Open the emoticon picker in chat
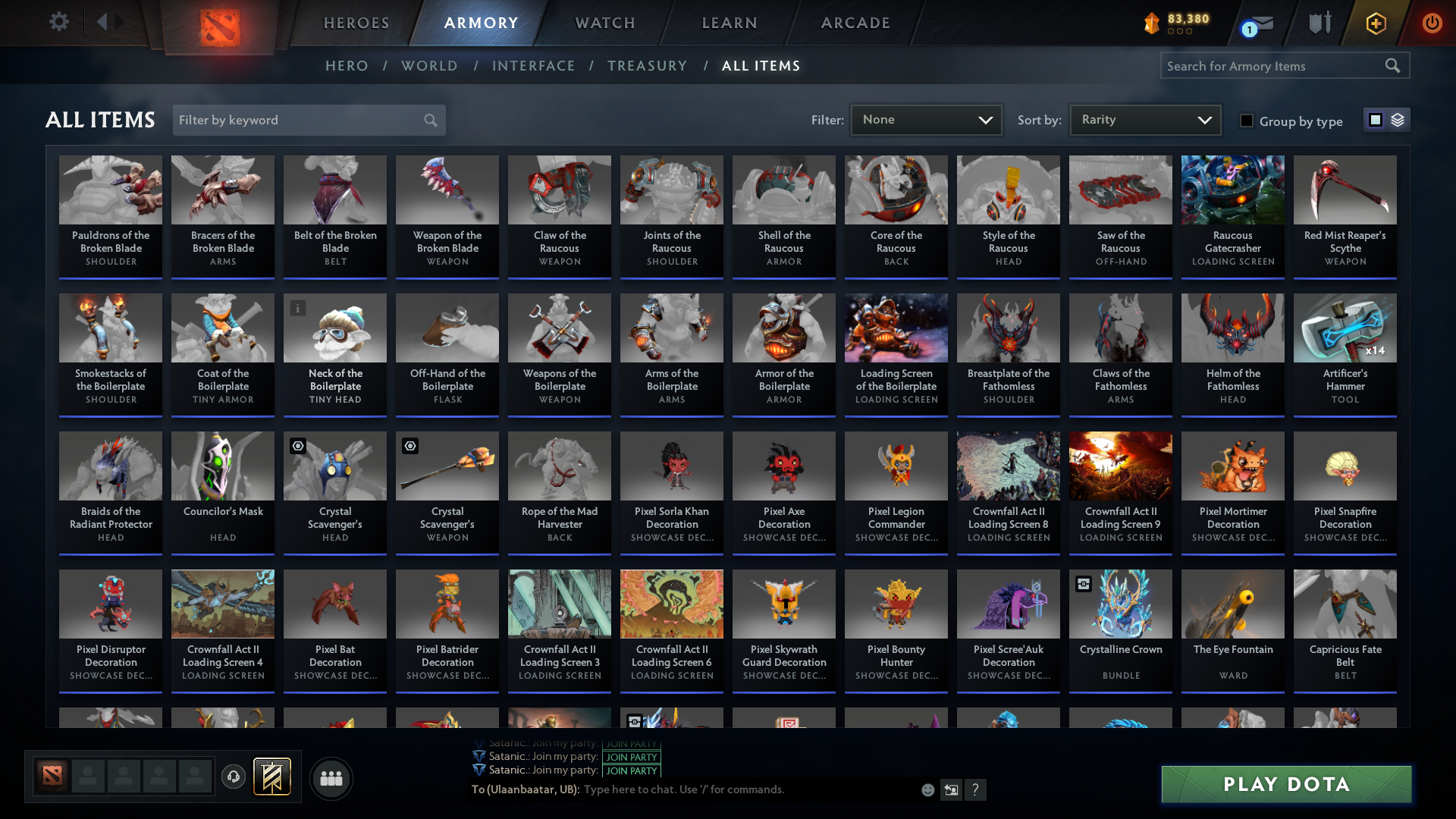Image resolution: width=1456 pixels, height=819 pixels. pos(927,789)
